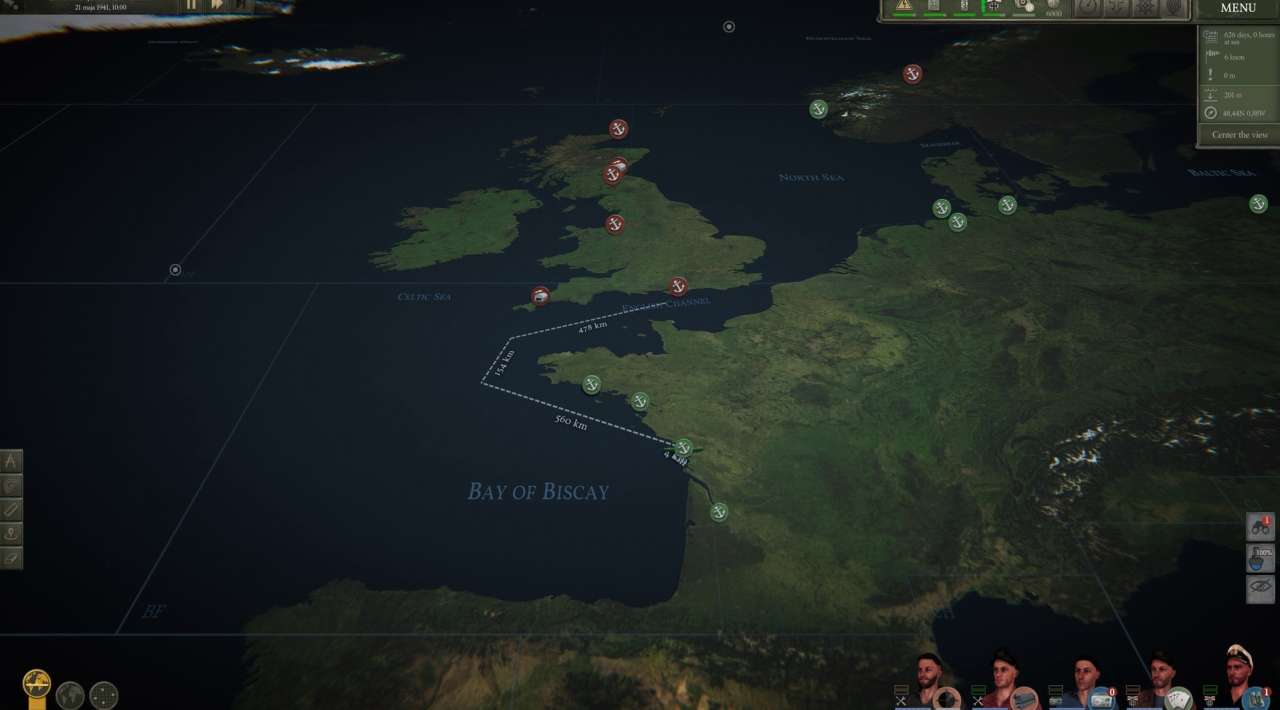Pick the map marker pin tool
This screenshot has width=1280, height=710.
click(11, 534)
